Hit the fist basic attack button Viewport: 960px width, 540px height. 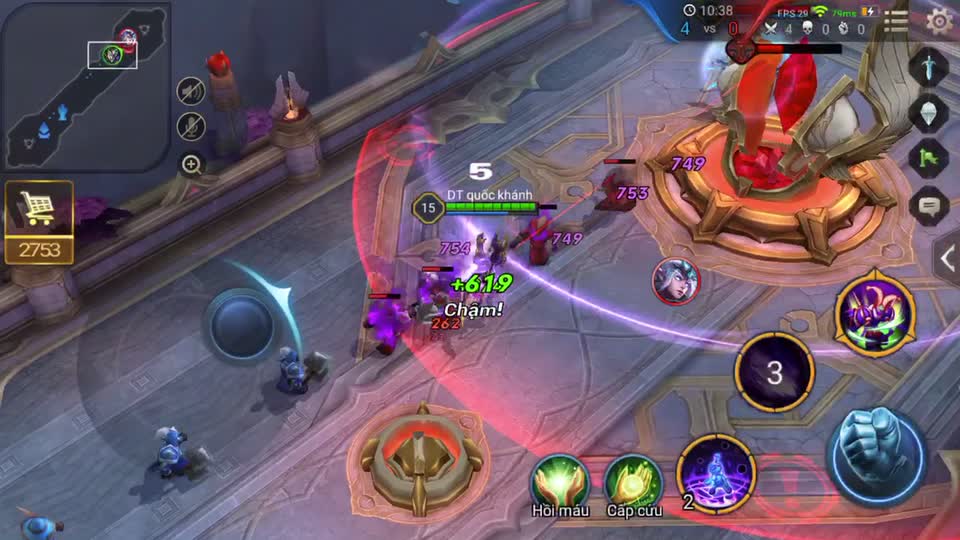(x=878, y=456)
